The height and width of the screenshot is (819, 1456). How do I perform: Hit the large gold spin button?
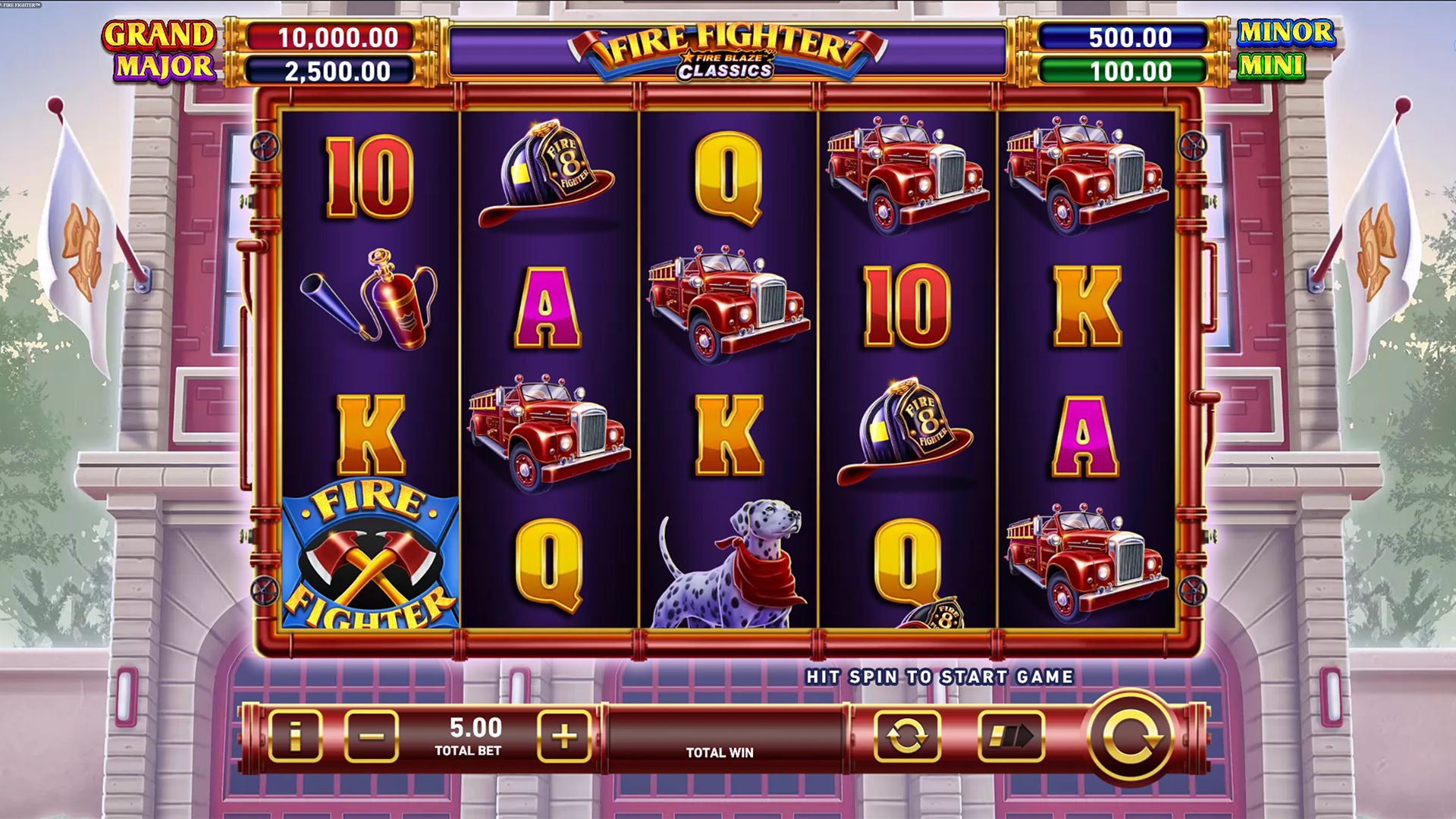click(1130, 736)
